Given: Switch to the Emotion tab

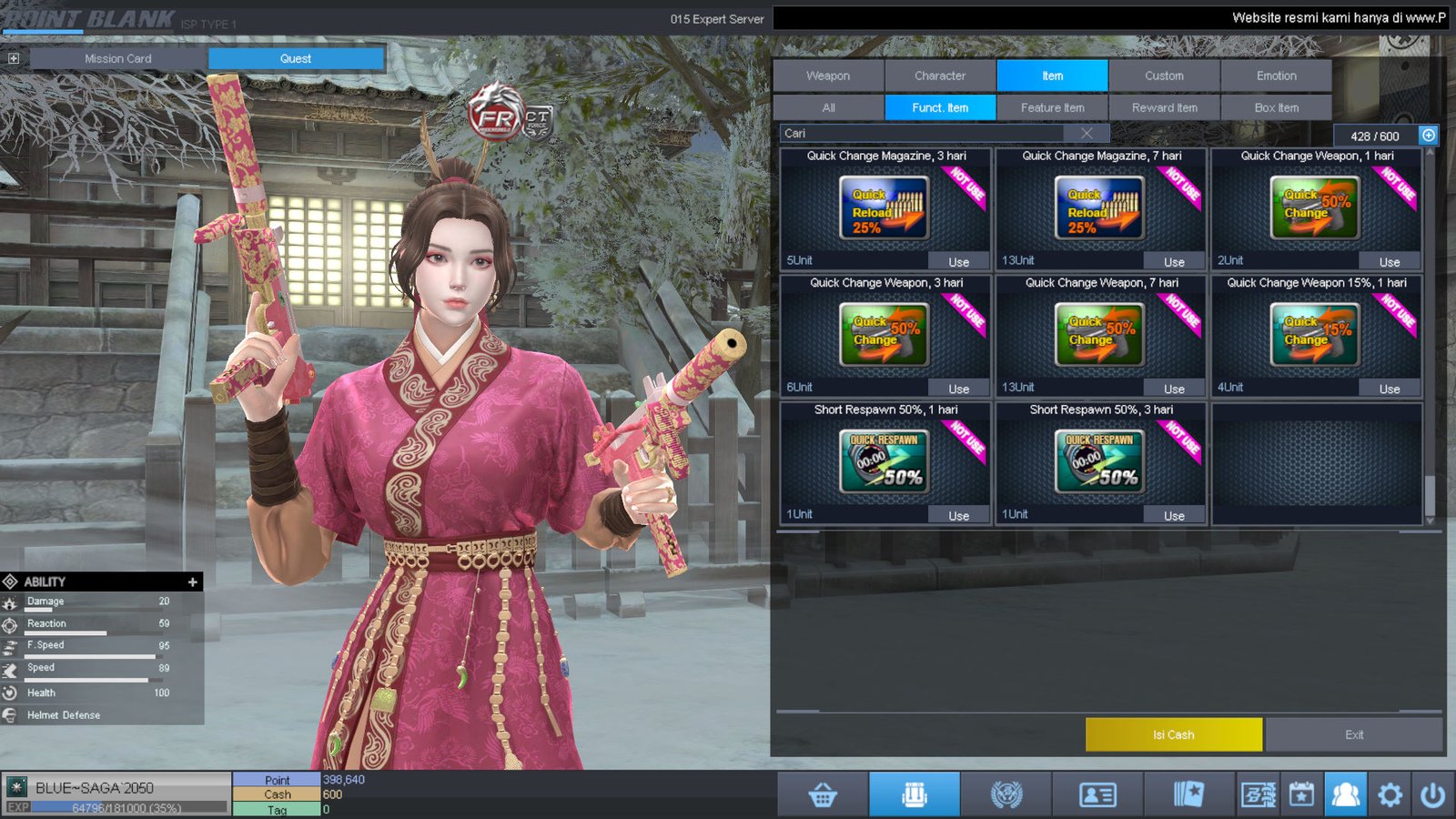Looking at the screenshot, I should 1276,76.
